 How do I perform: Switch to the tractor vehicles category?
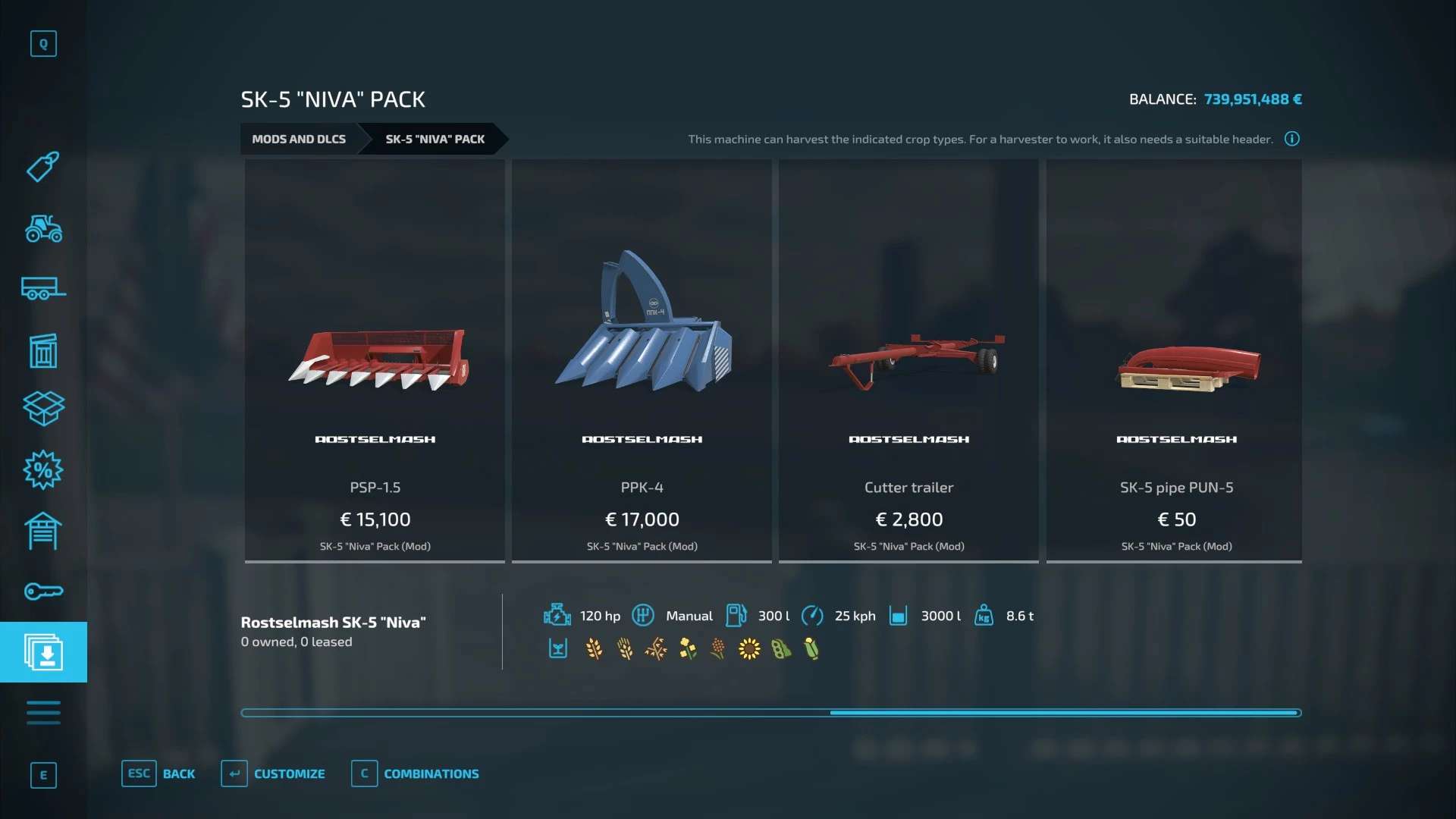(x=43, y=228)
